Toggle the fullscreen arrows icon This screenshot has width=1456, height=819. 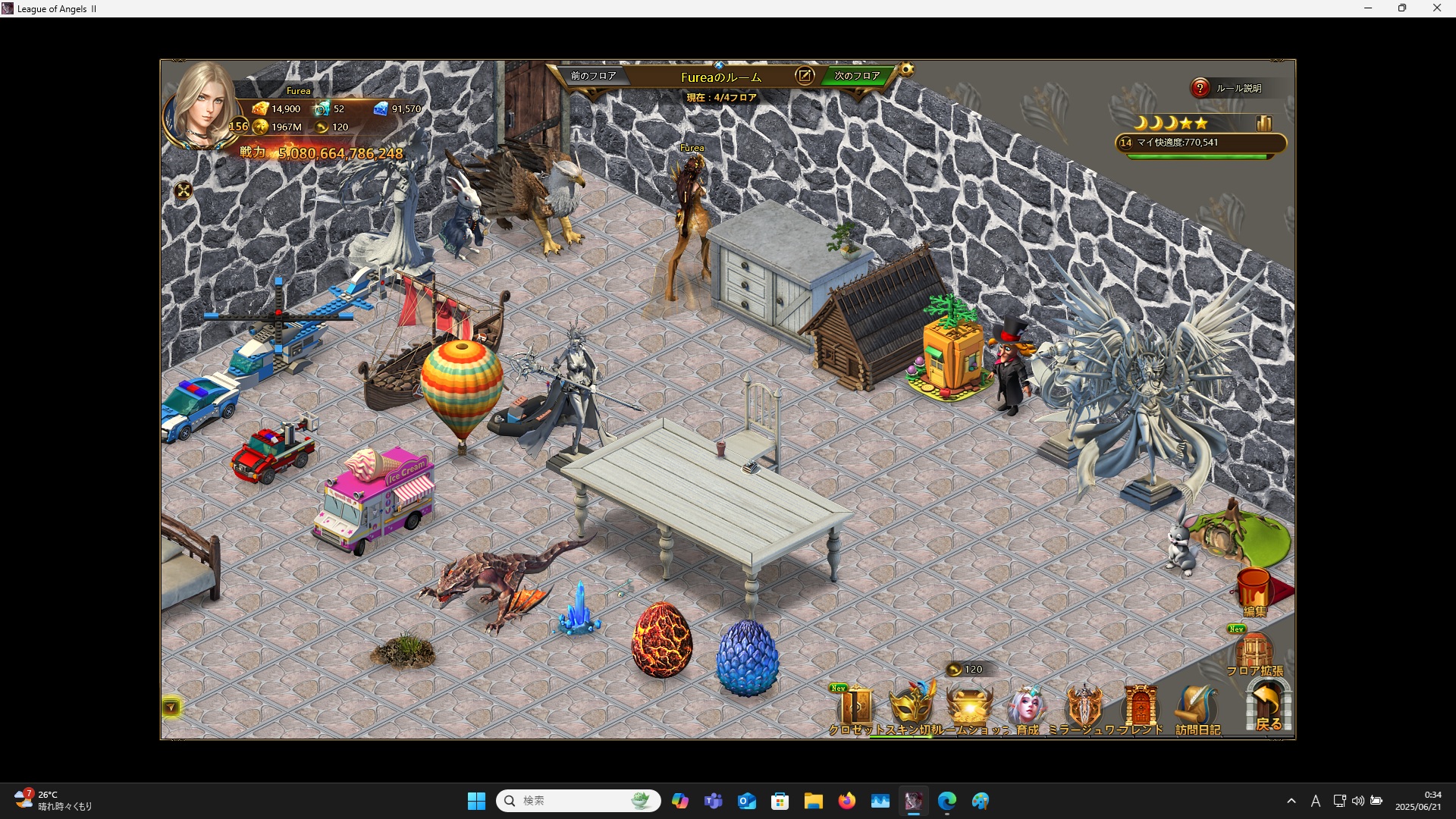point(184,191)
